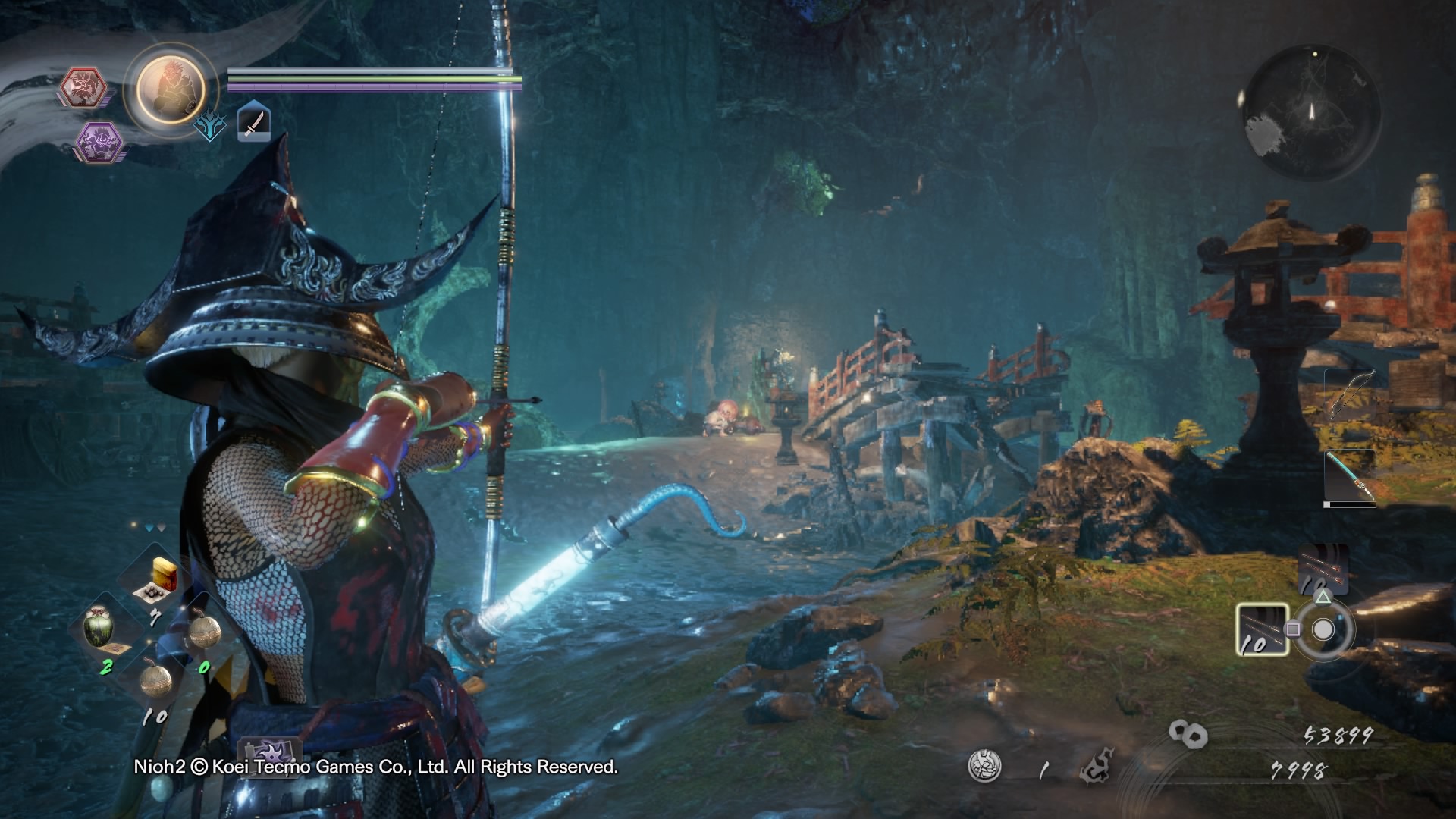Select the green elixir jar slot

coord(102,627)
